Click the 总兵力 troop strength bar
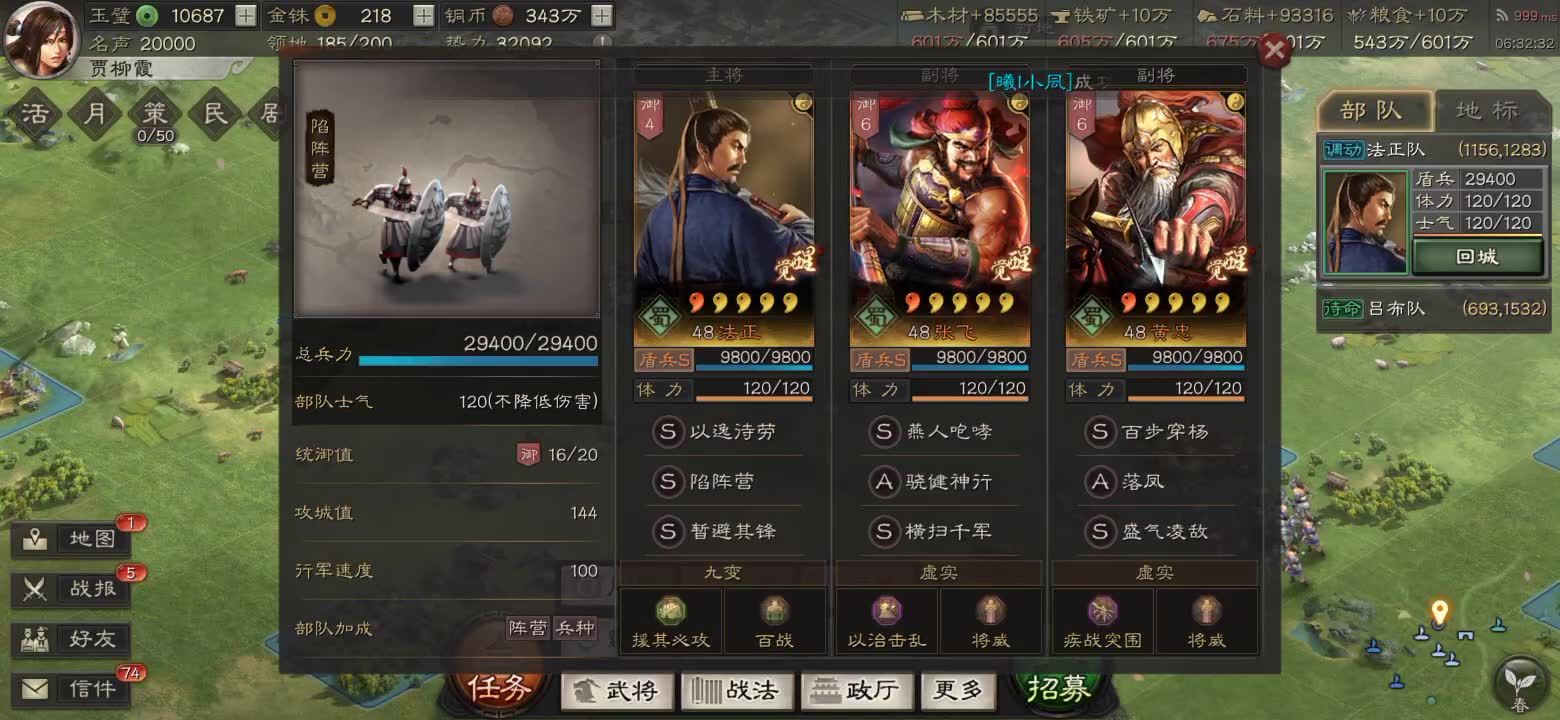This screenshot has width=1560, height=720. point(476,360)
